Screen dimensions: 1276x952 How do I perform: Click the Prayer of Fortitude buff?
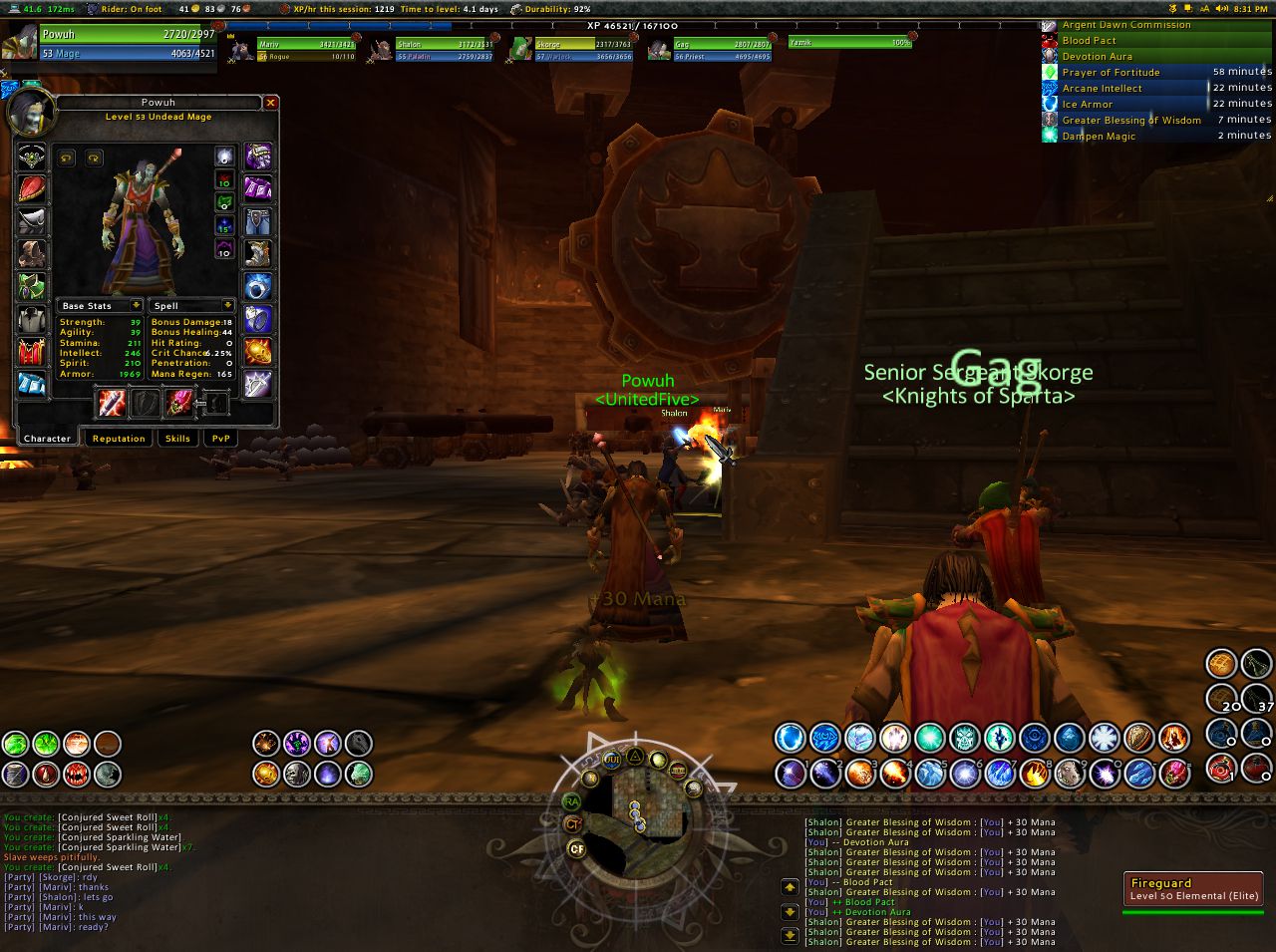[1111, 72]
